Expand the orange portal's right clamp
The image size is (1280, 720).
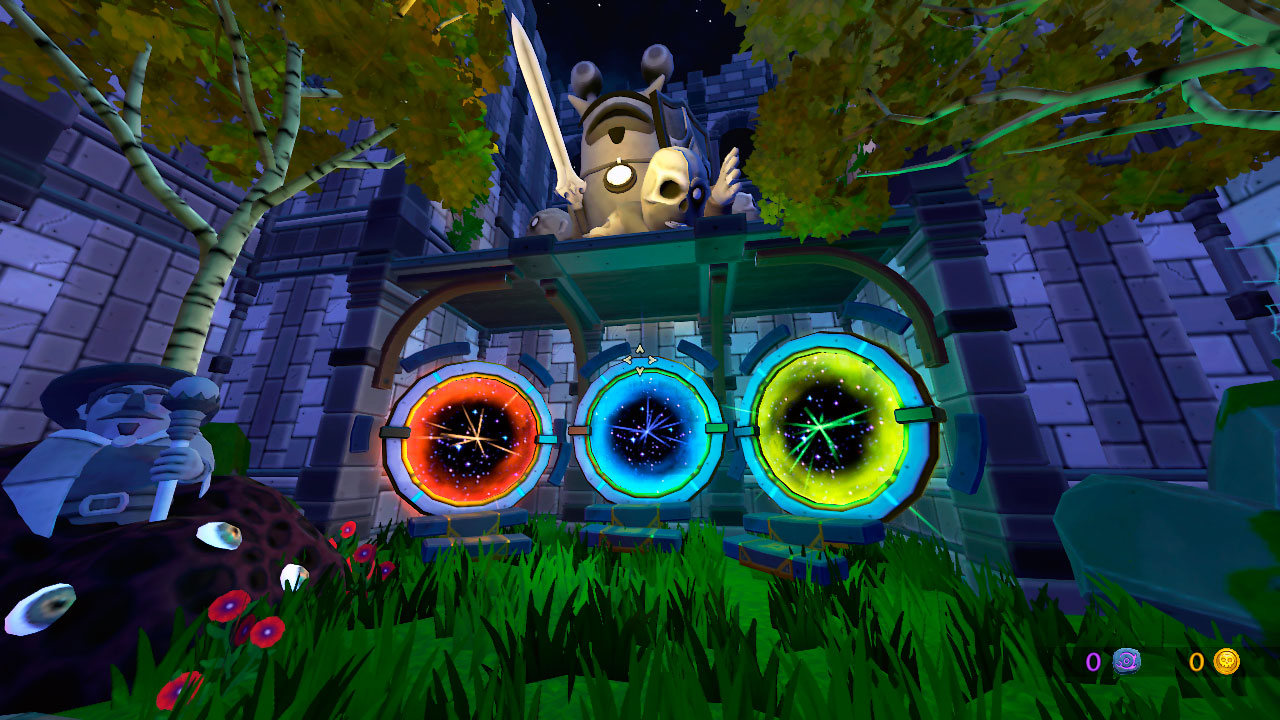(x=546, y=438)
